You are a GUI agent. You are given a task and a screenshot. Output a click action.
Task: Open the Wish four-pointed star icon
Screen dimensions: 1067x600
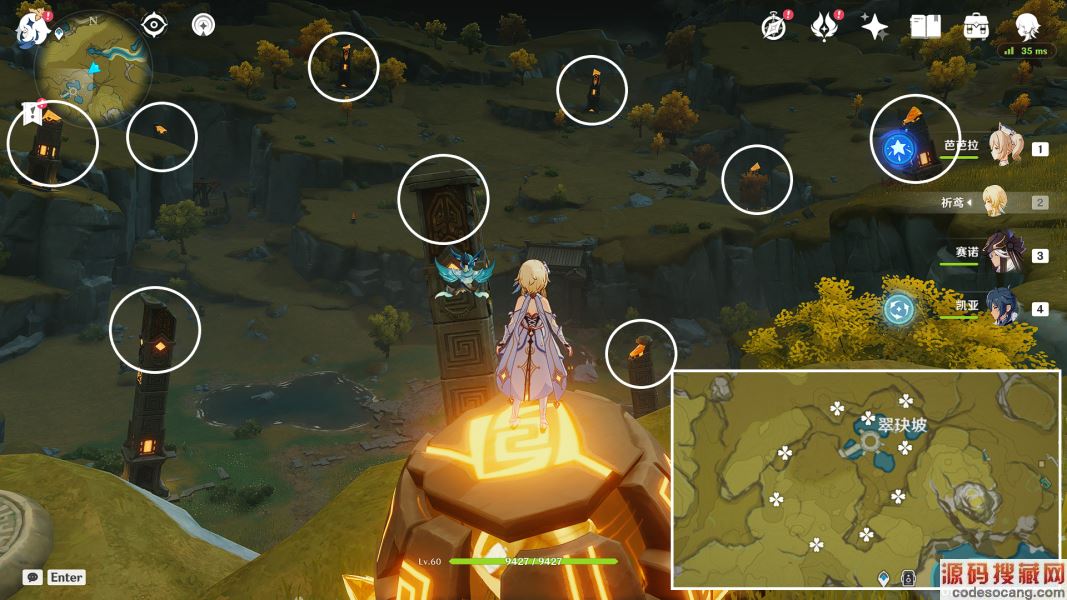pos(874,27)
